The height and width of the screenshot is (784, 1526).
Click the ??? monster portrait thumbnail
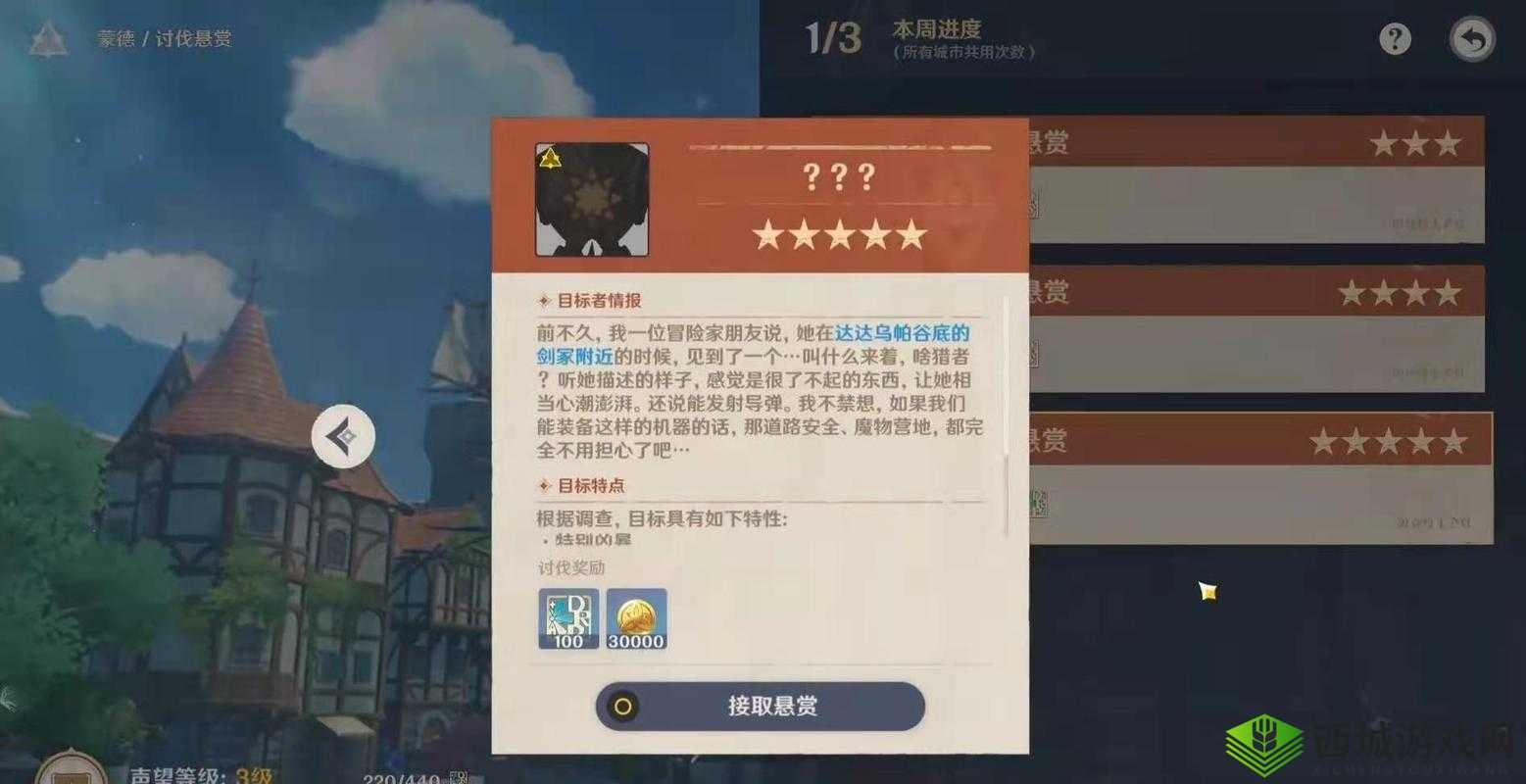593,200
